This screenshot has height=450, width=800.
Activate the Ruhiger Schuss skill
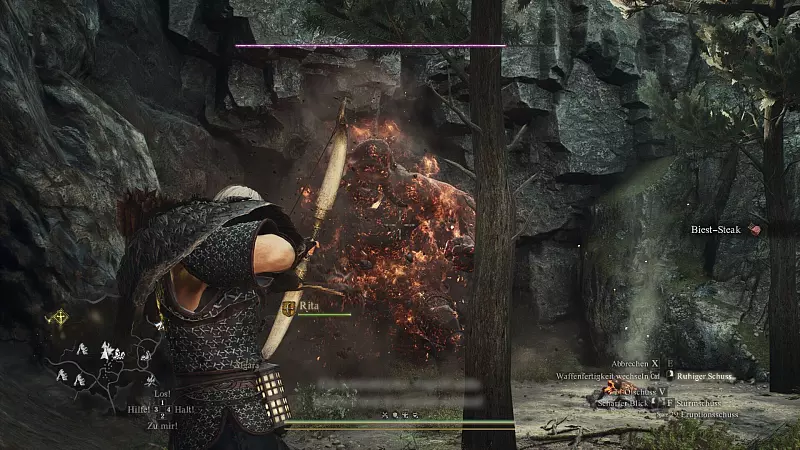coord(702,377)
